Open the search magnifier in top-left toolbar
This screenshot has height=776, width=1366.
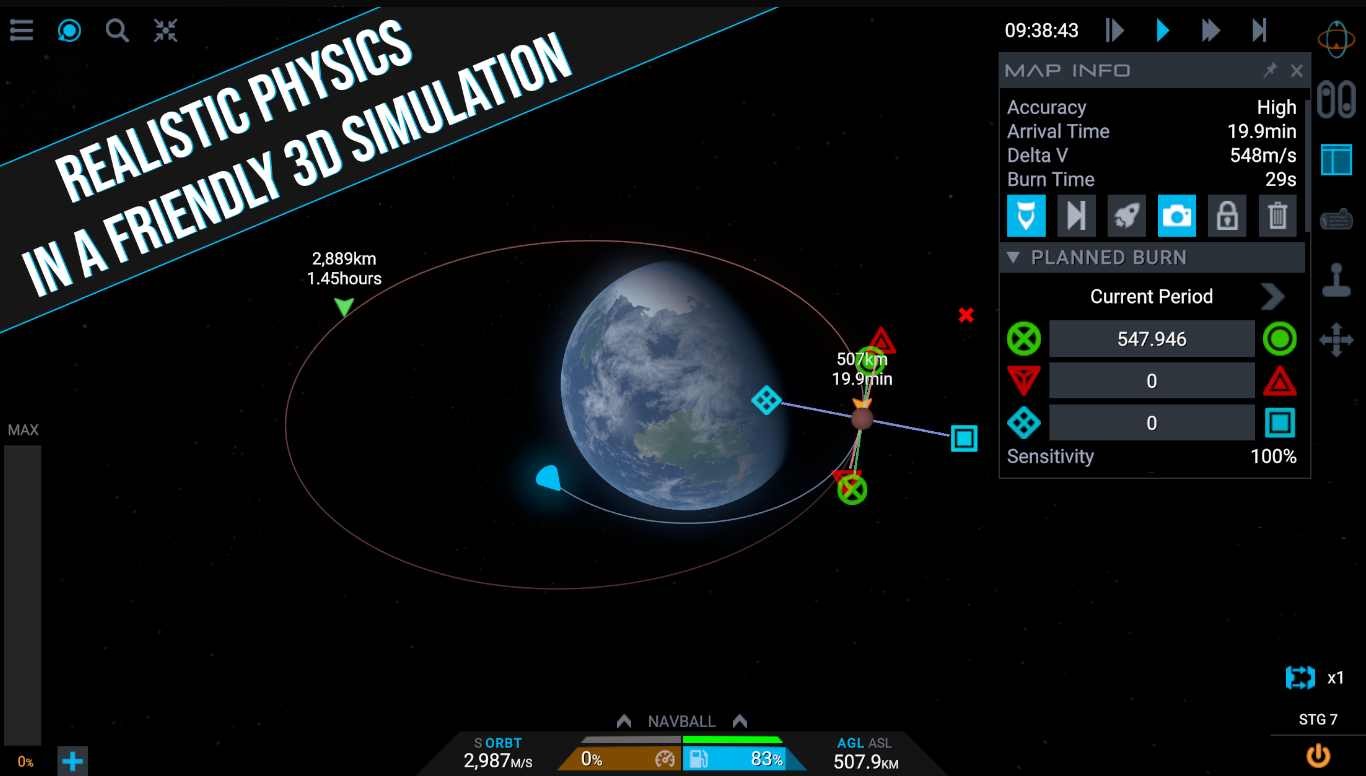tap(117, 30)
